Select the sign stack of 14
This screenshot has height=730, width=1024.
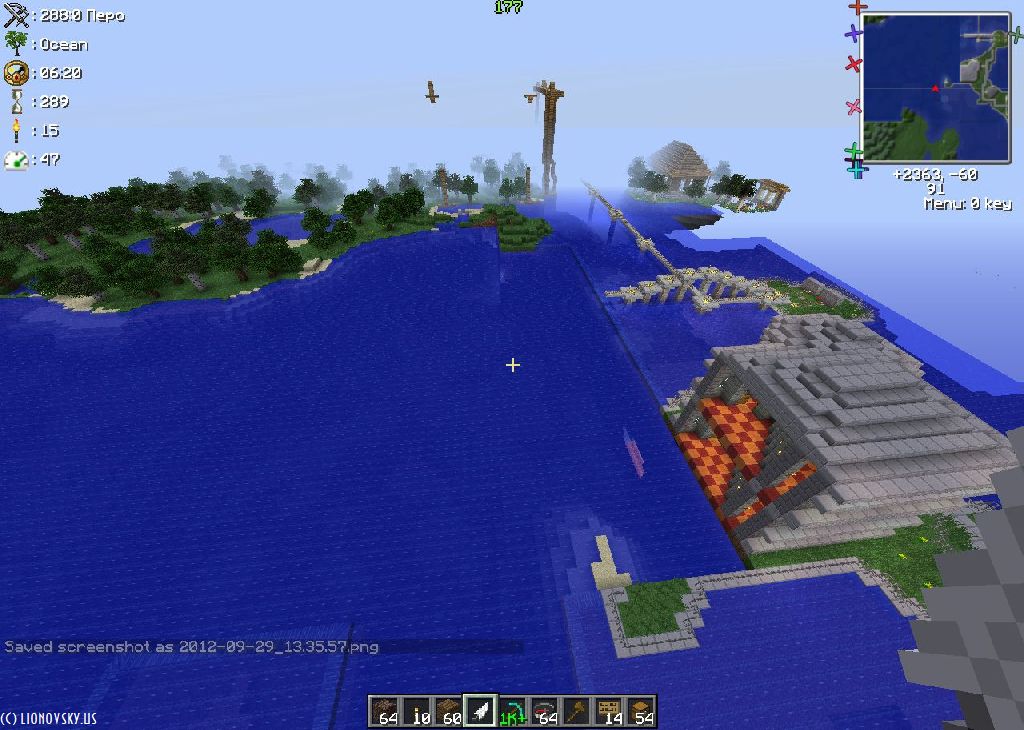609,711
